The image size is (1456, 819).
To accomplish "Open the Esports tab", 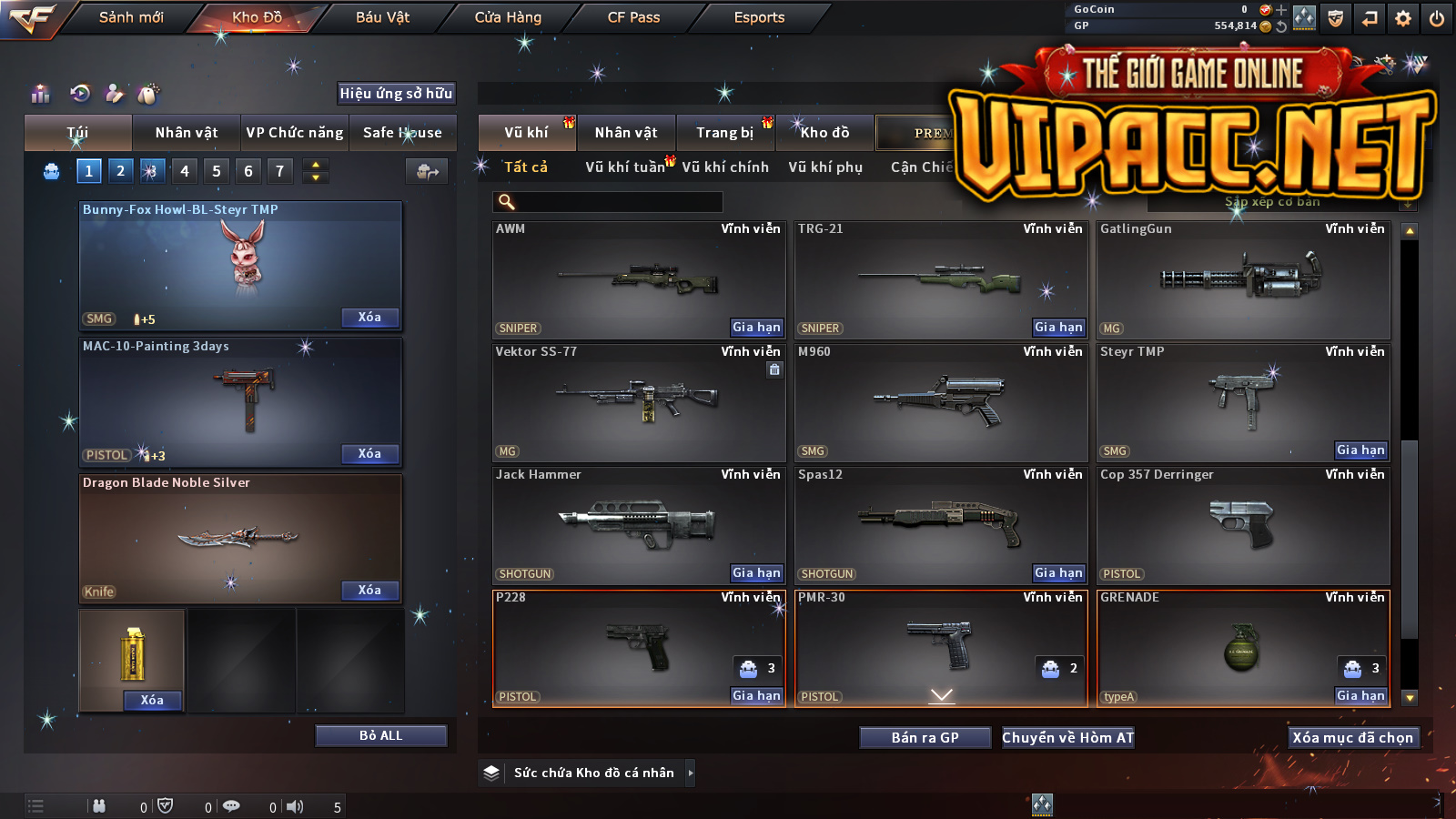I will [x=759, y=17].
